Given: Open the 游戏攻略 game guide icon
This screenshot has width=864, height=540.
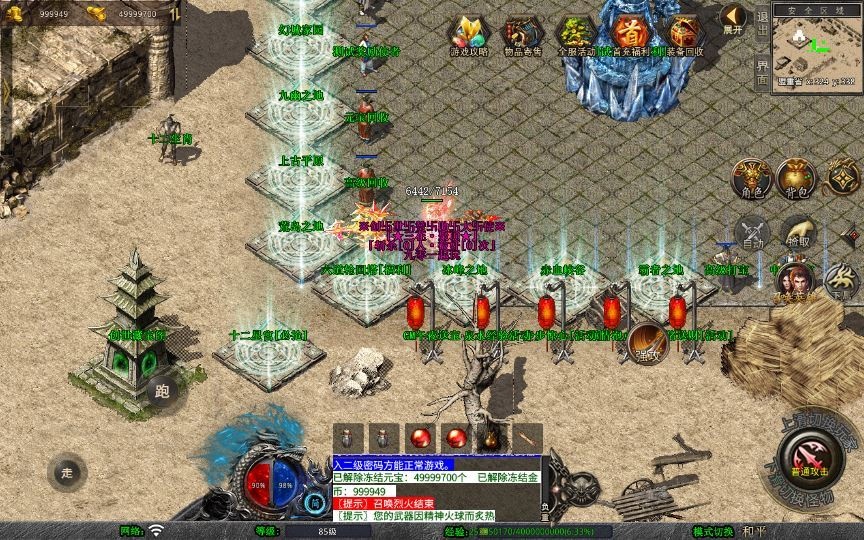Looking at the screenshot, I should [x=466, y=34].
